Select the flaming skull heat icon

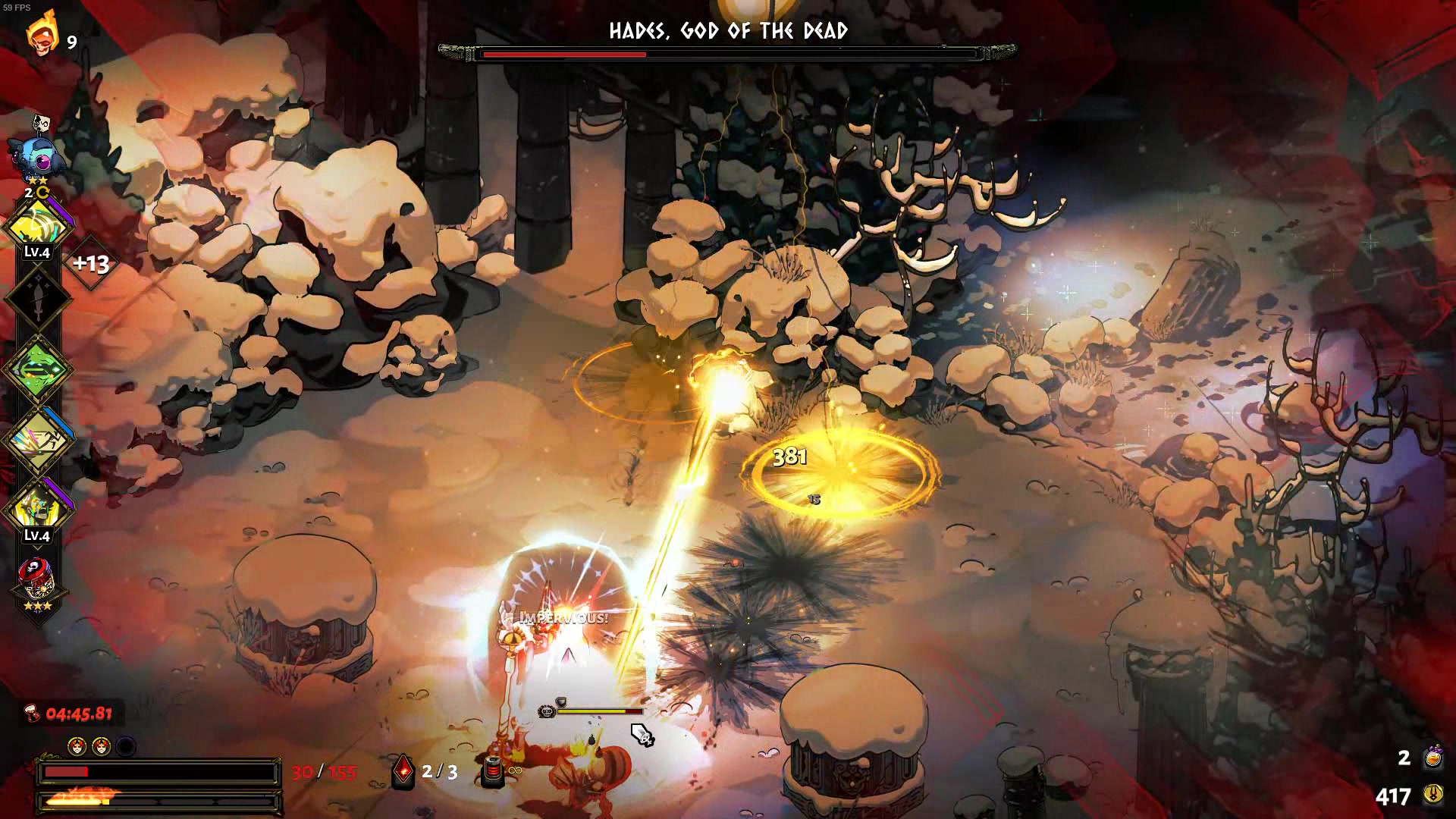[x=41, y=34]
